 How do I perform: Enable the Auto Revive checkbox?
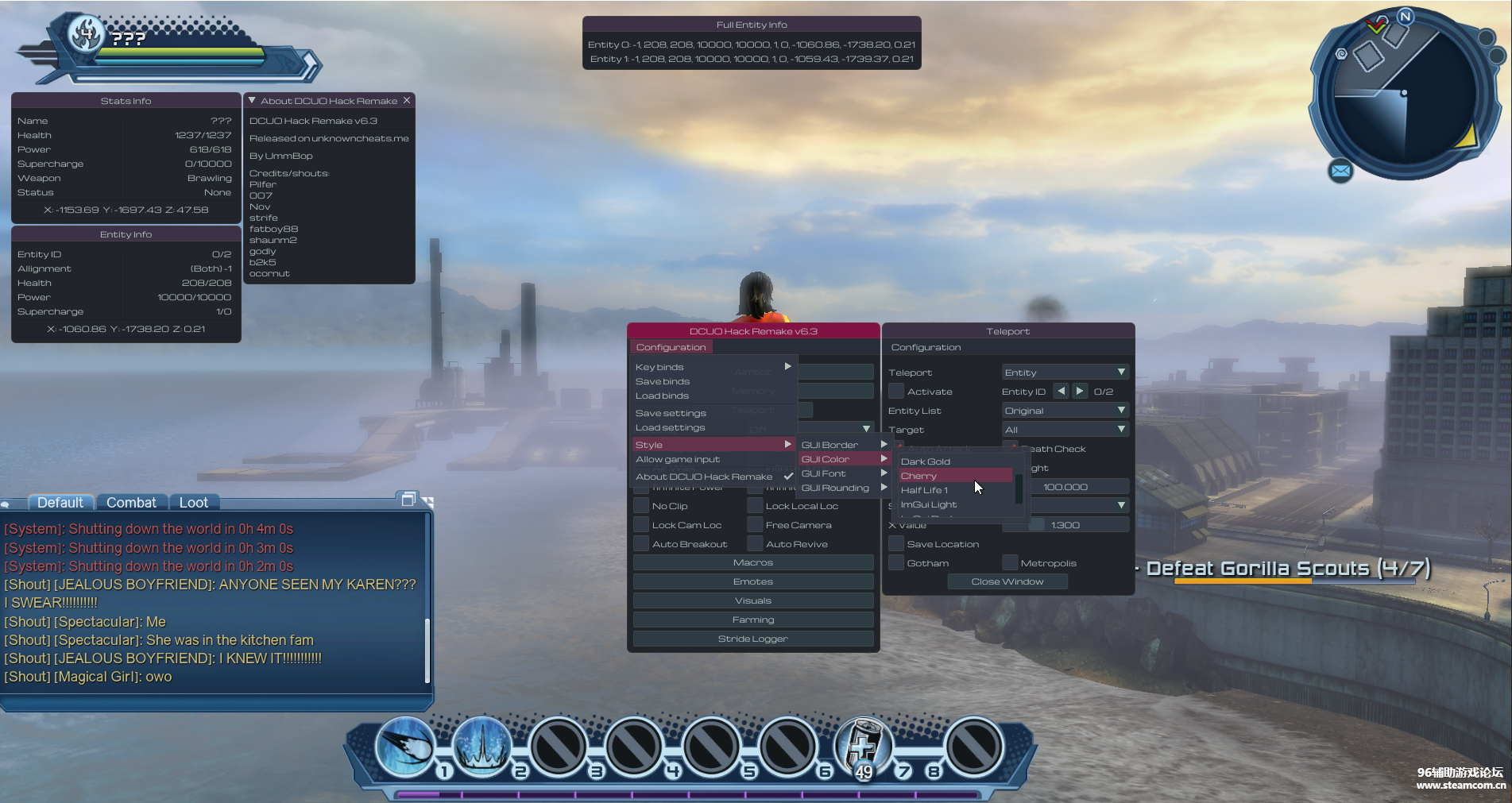[756, 544]
